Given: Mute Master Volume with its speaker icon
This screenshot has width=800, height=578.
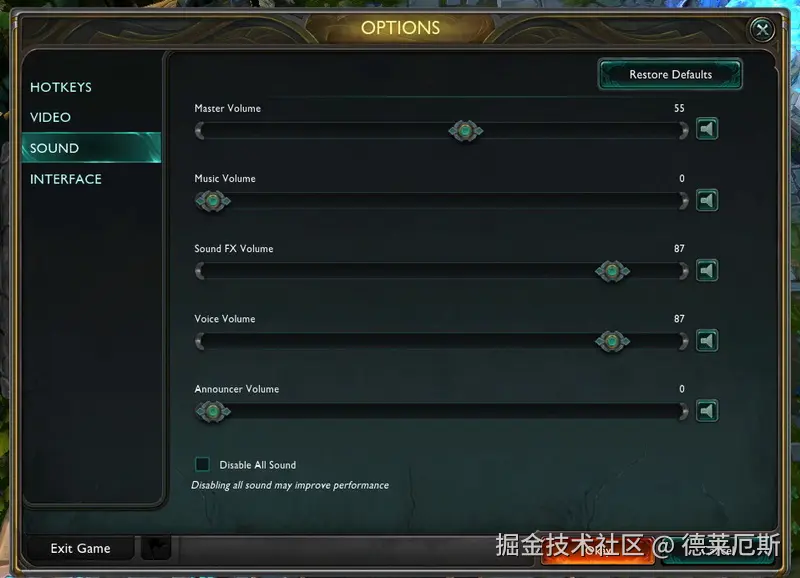Looking at the screenshot, I should click(x=707, y=130).
